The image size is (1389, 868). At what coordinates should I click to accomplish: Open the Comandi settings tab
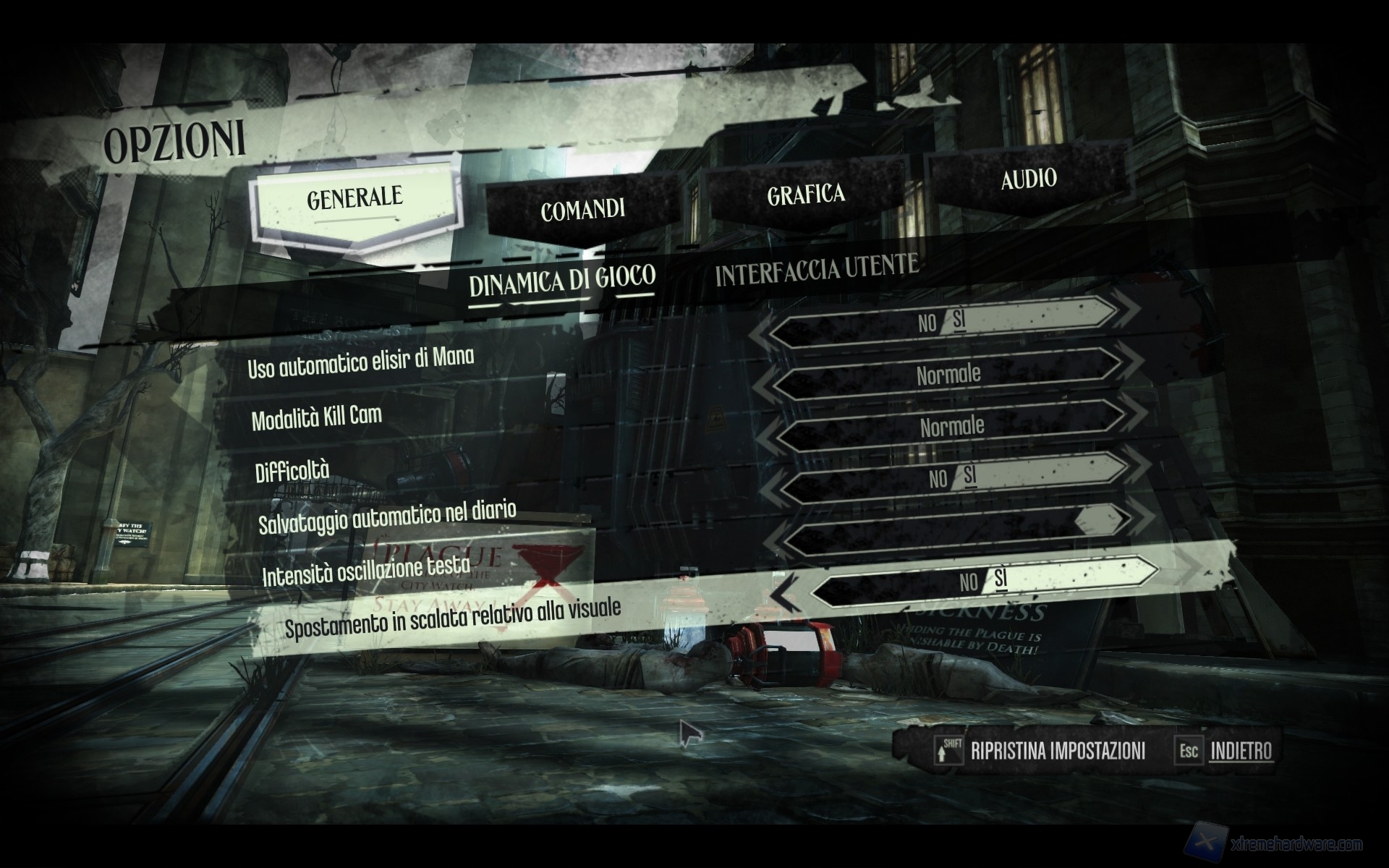[x=582, y=210]
